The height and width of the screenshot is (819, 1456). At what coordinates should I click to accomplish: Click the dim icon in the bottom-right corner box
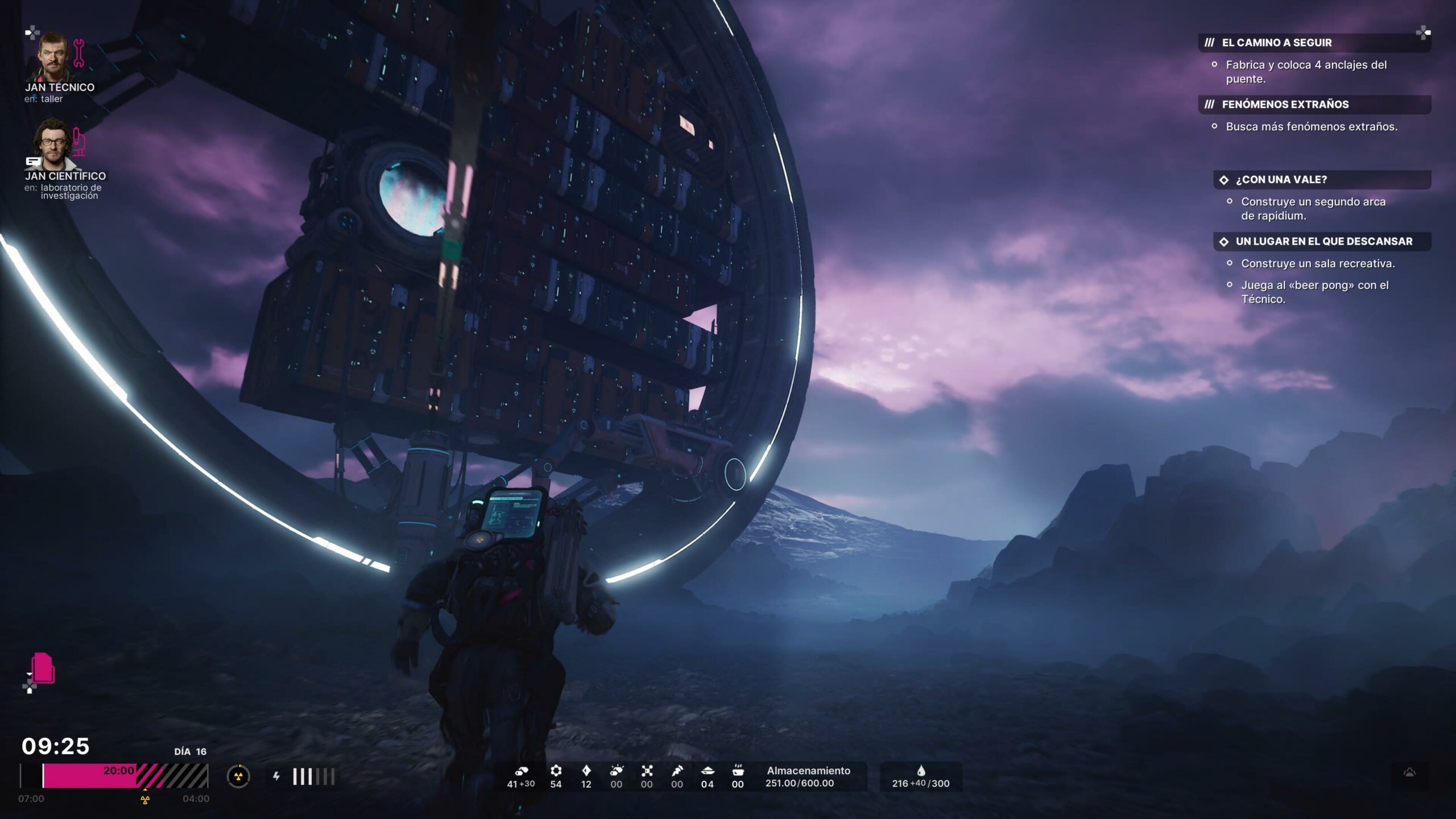pos(1409,772)
